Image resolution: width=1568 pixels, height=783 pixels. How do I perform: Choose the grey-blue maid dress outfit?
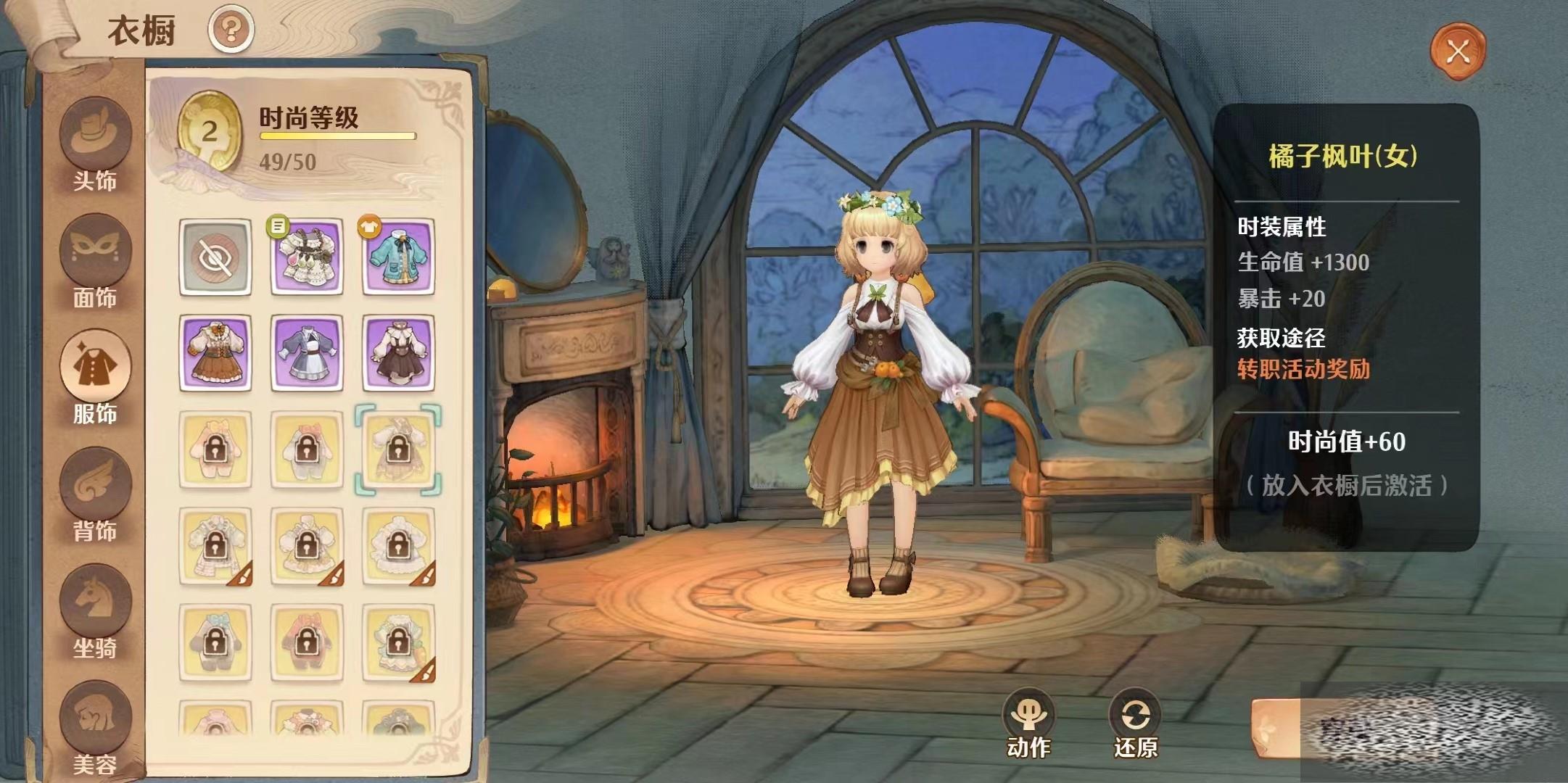307,353
